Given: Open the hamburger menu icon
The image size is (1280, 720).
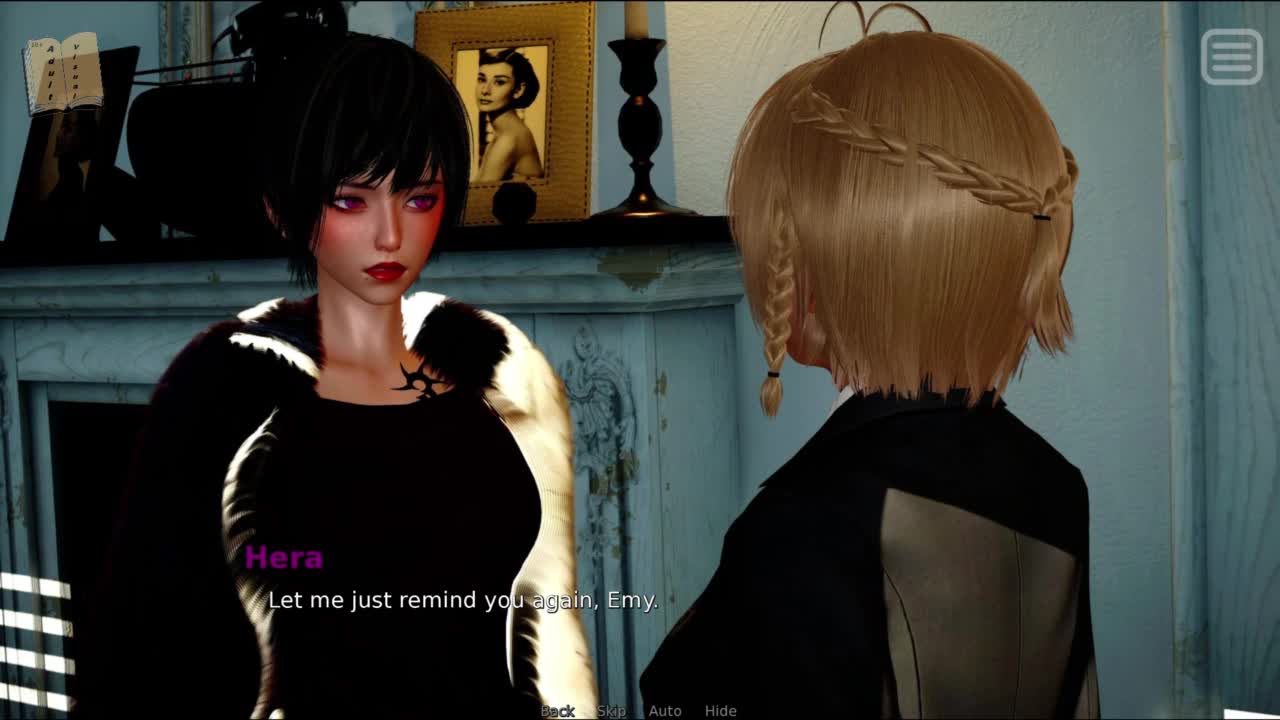Looking at the screenshot, I should [x=1231, y=56].
